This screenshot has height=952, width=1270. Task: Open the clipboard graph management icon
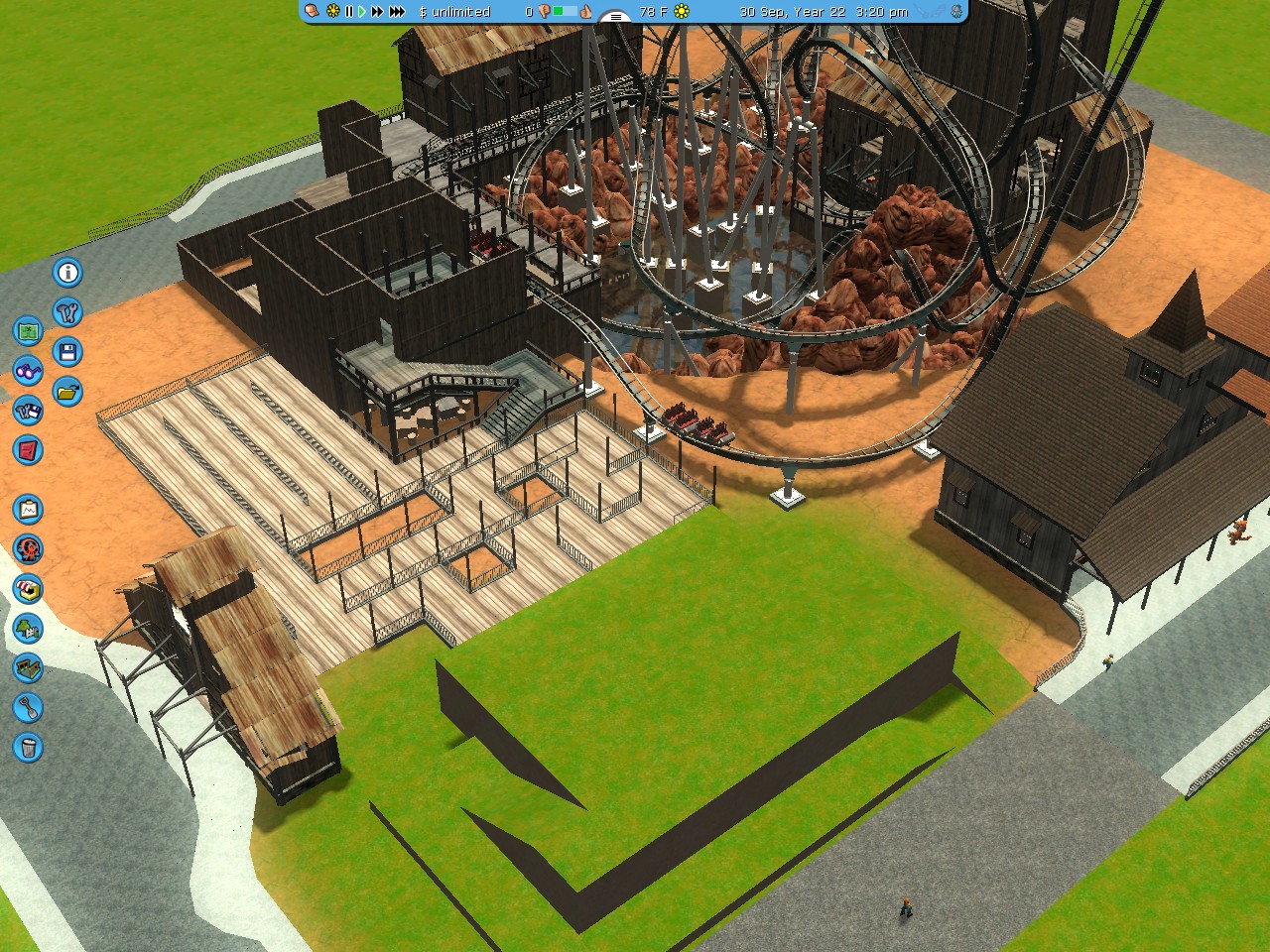coord(28,510)
